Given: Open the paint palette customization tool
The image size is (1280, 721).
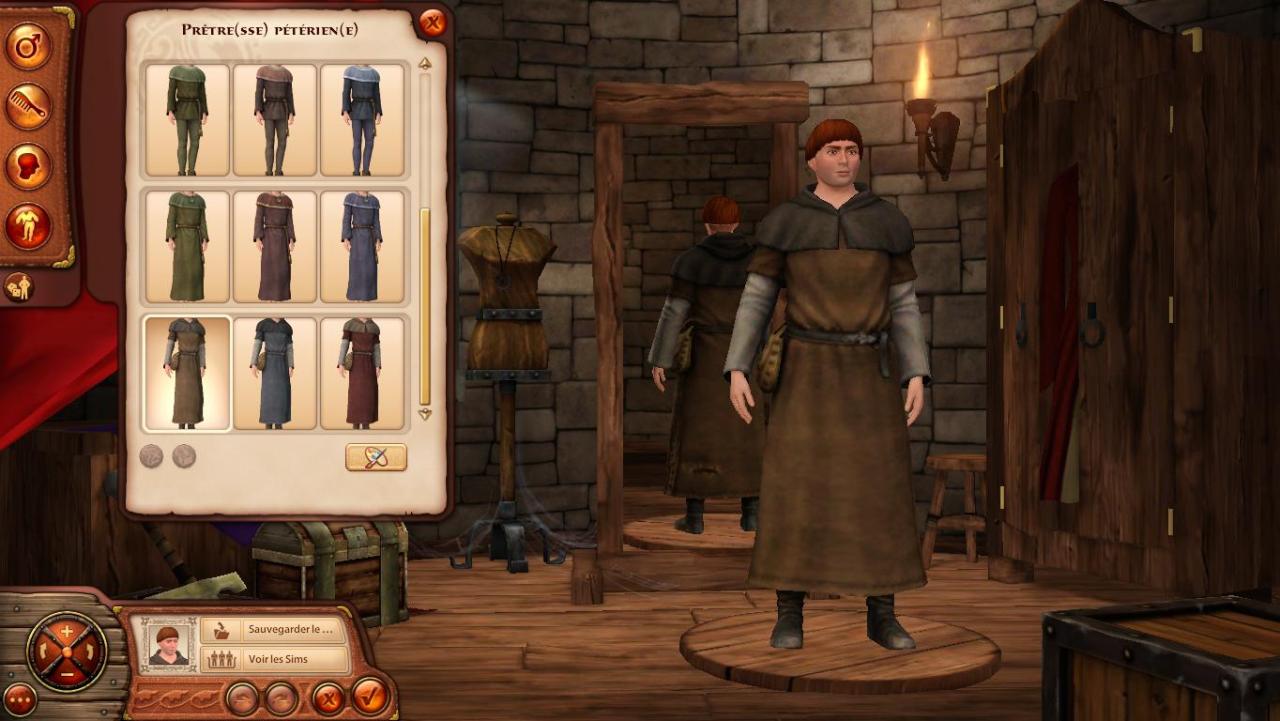Looking at the screenshot, I should 376,457.
